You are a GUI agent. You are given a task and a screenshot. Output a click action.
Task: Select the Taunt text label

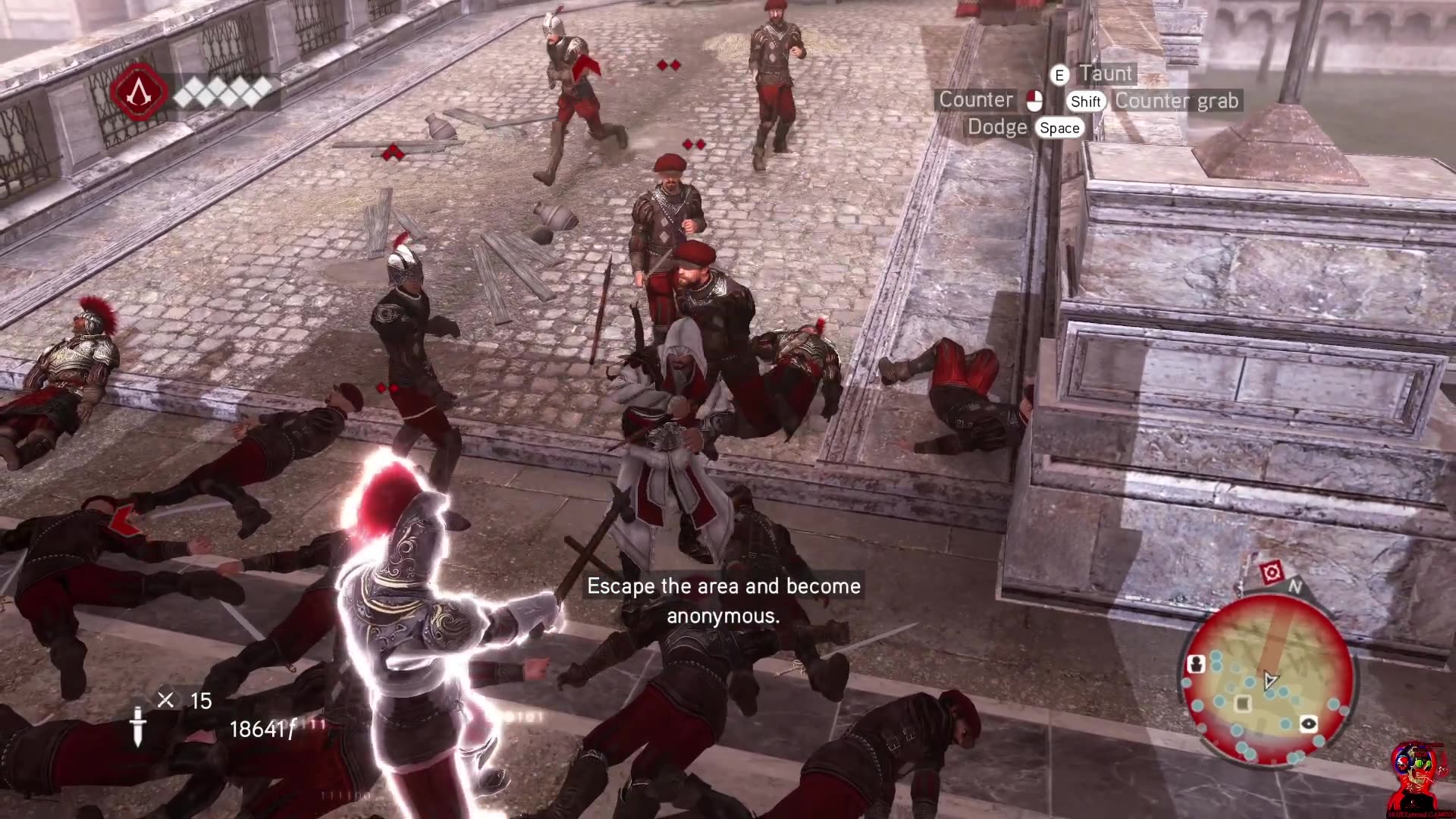pyautogui.click(x=1107, y=73)
